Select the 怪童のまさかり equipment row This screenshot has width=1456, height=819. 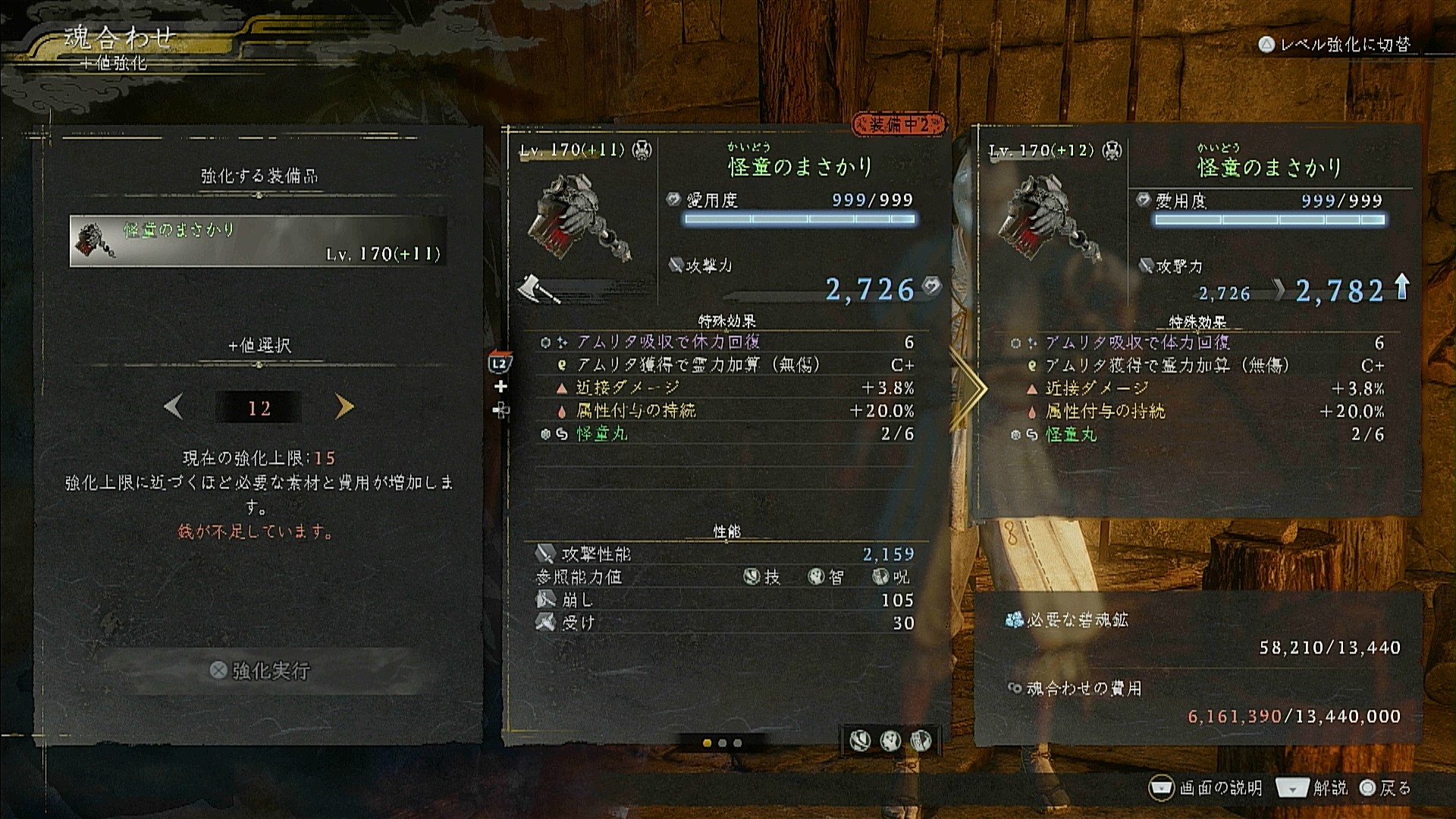coord(258,241)
